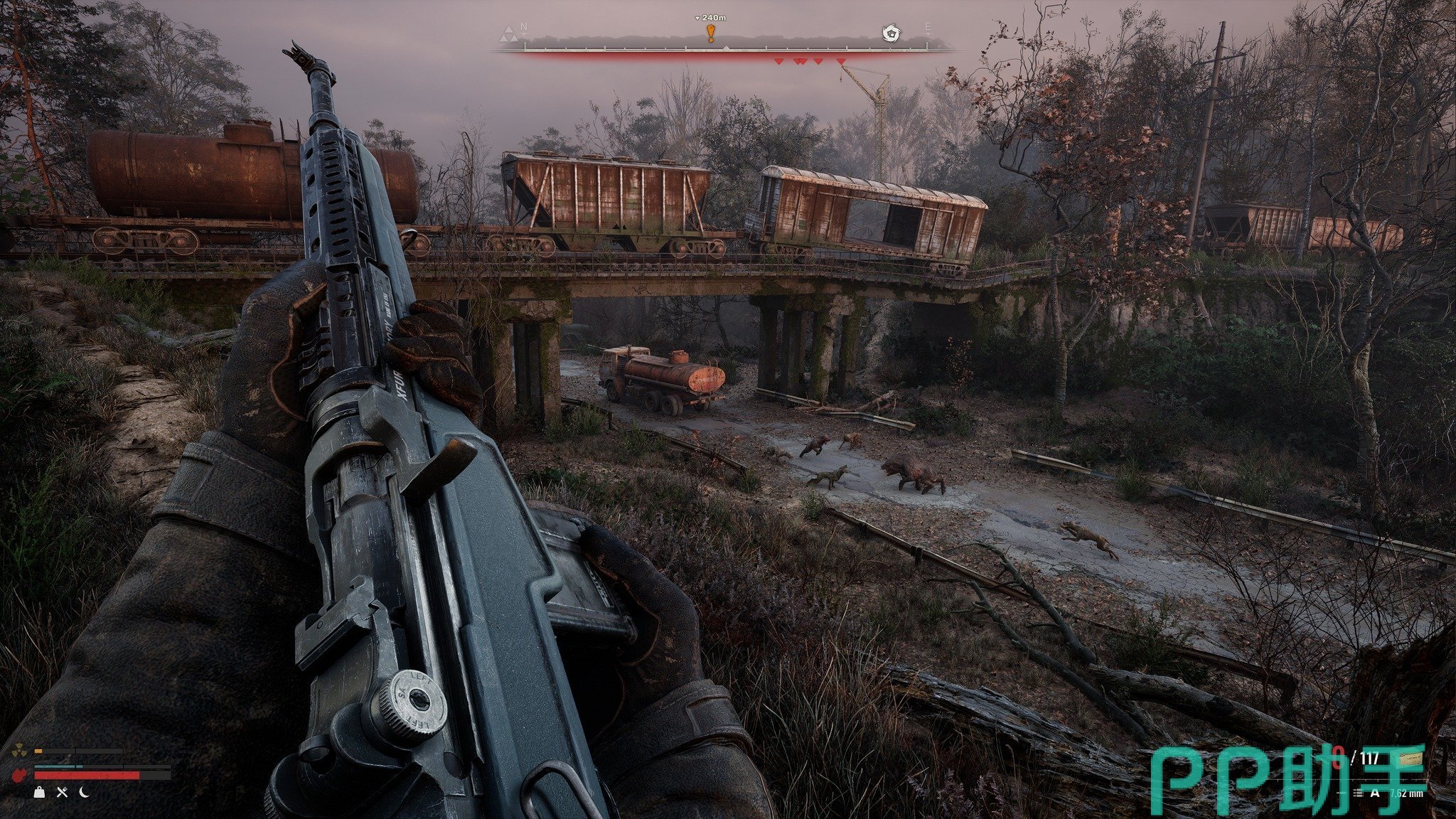Select the weight overload status icon

point(40,792)
